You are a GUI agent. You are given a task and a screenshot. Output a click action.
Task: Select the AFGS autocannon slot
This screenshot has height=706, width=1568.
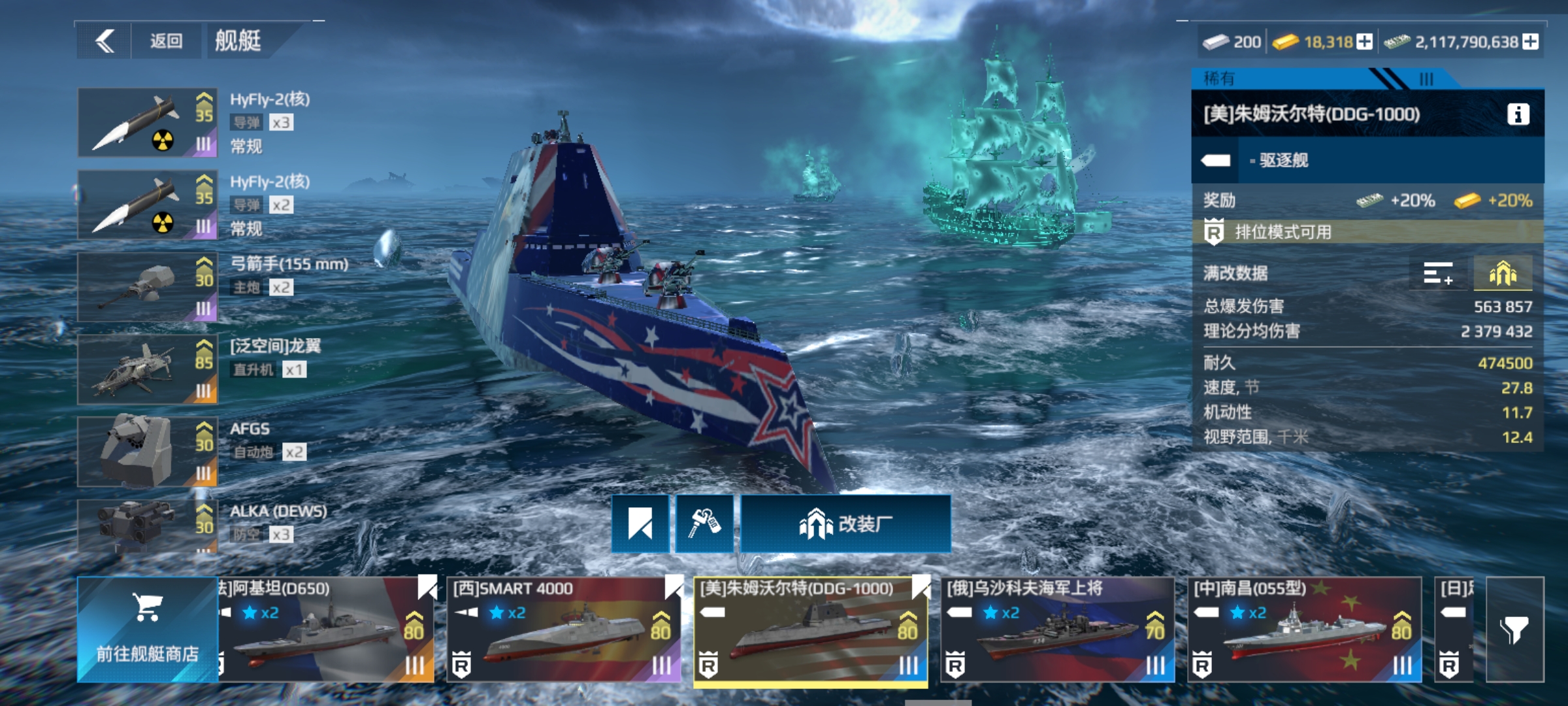click(x=148, y=452)
